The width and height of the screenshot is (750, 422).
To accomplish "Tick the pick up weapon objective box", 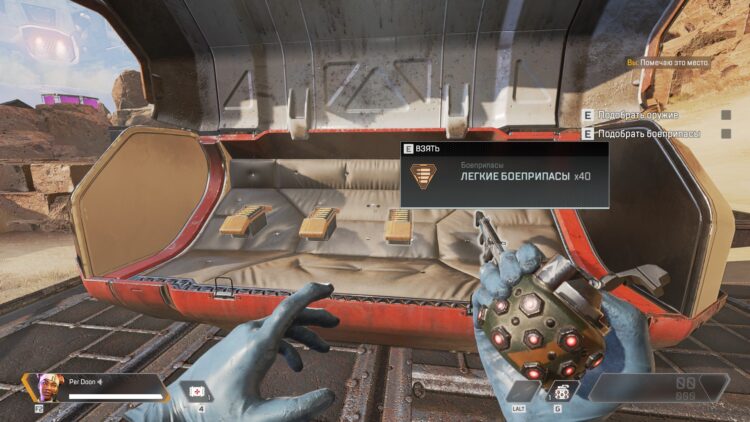I will (x=726, y=115).
